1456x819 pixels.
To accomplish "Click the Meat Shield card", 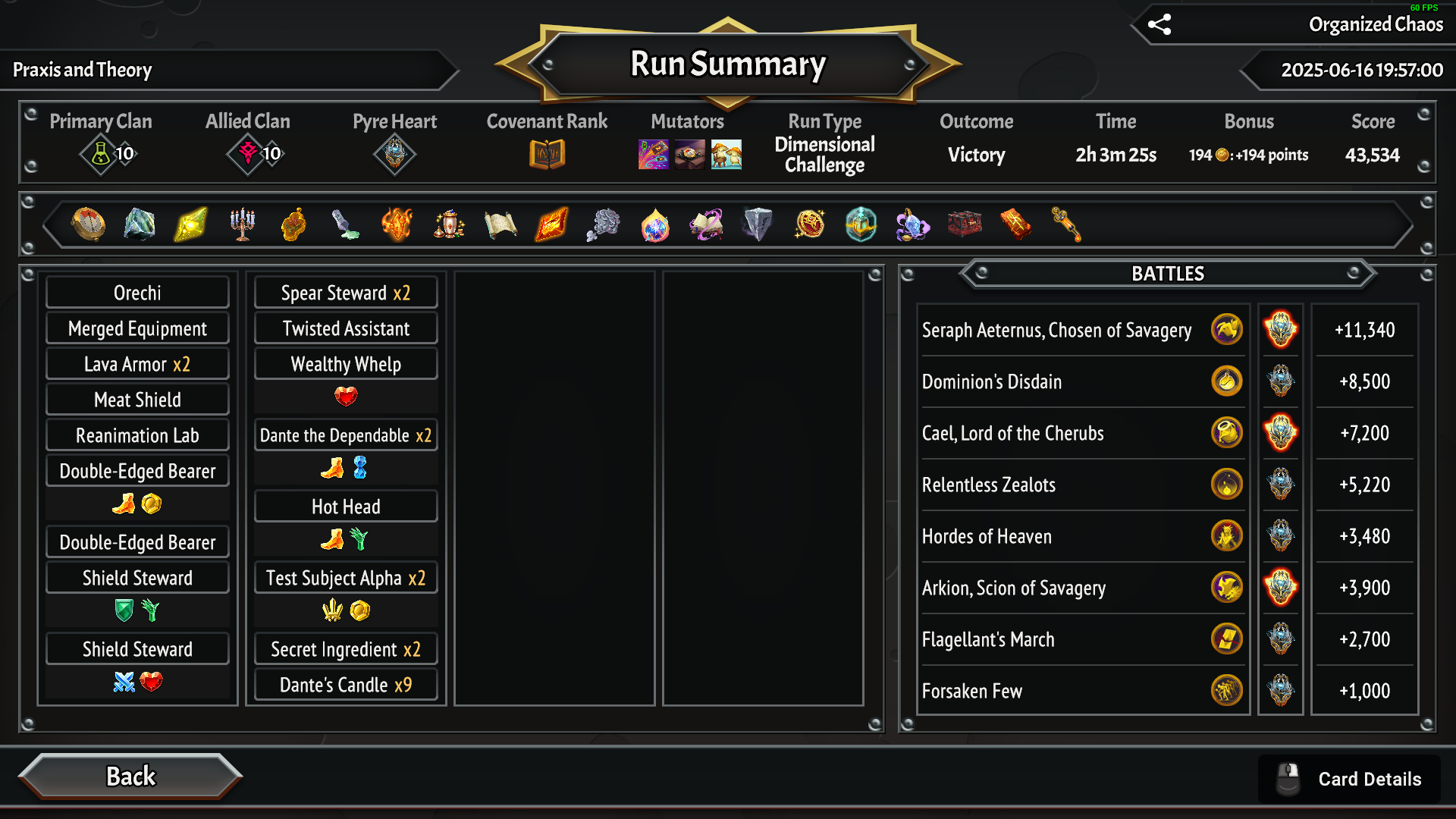I will [x=137, y=400].
